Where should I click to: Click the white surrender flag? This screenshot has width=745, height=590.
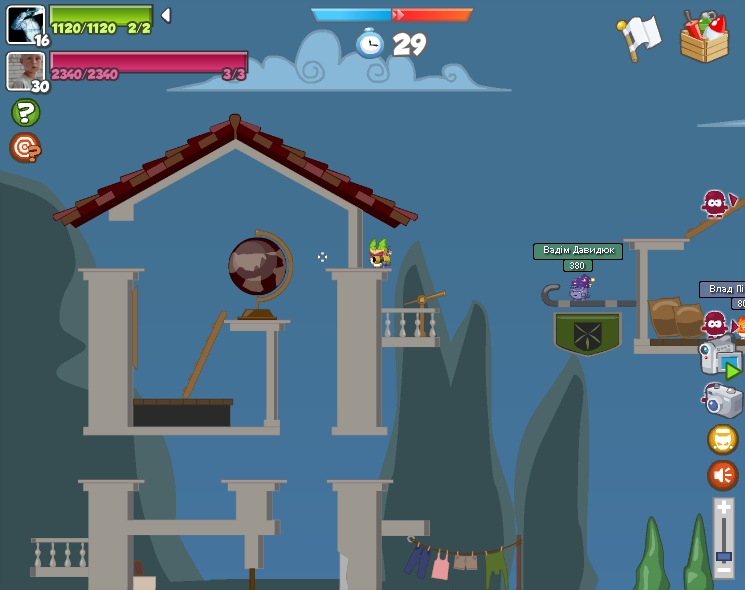[639, 37]
